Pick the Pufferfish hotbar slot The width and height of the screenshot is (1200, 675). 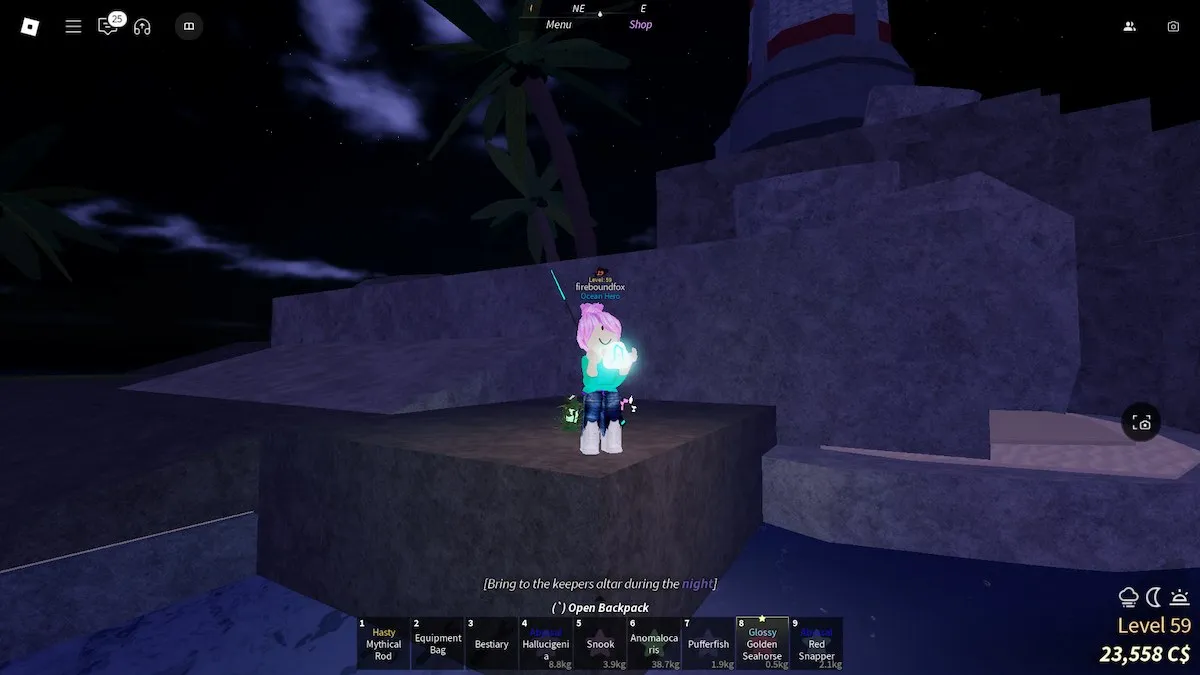coord(708,643)
